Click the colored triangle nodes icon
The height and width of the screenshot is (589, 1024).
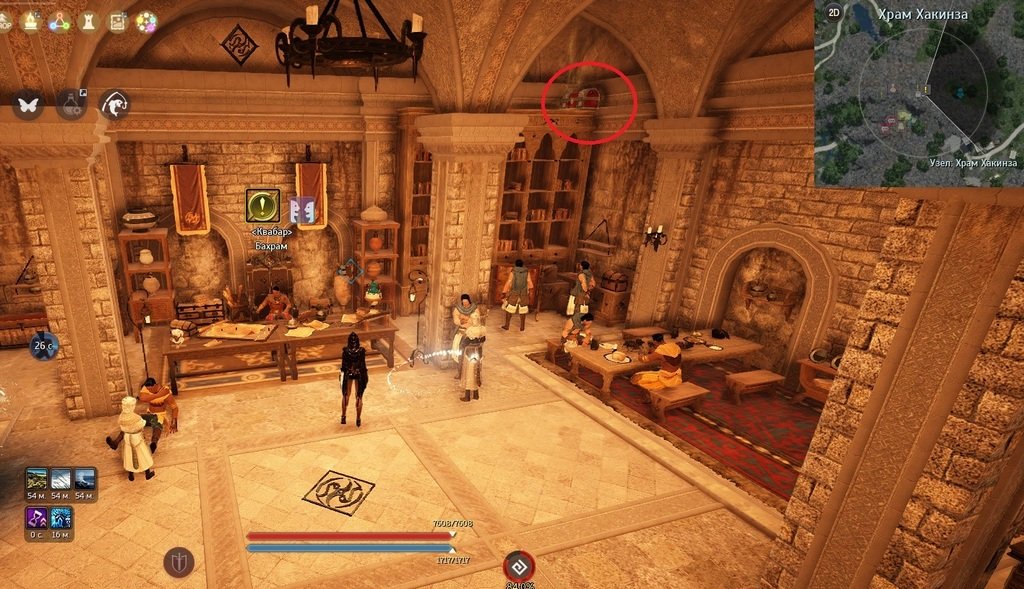click(59, 20)
